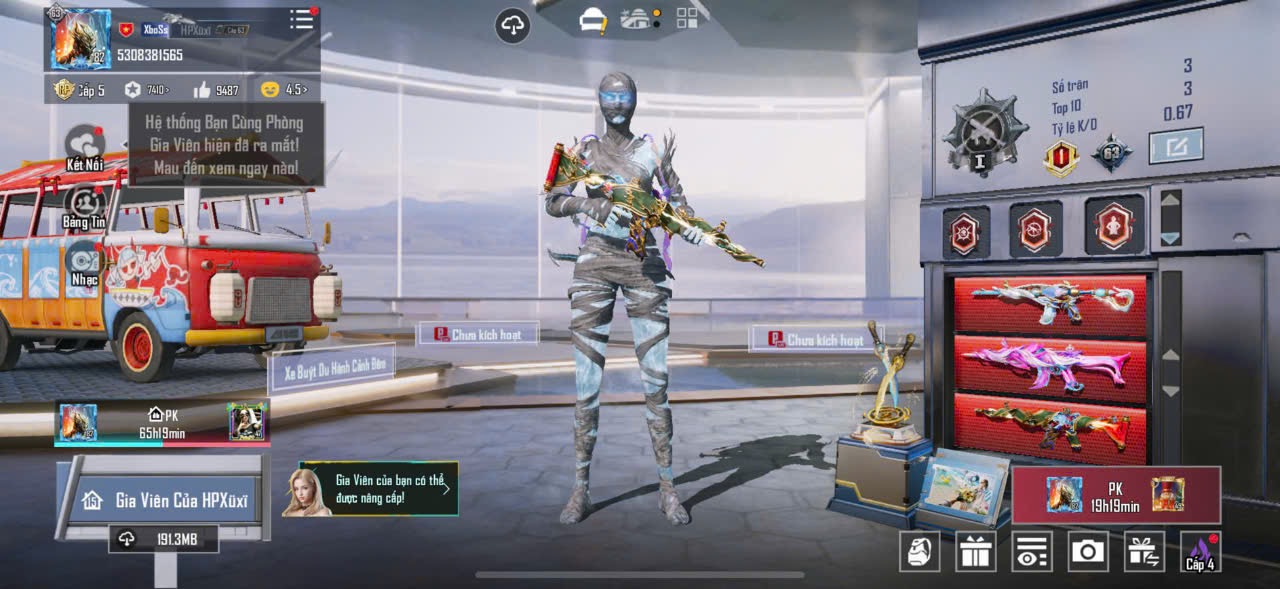Viewport: 1280px width, 589px height.
Task: Open the player avatar profile
Action: tap(81, 40)
